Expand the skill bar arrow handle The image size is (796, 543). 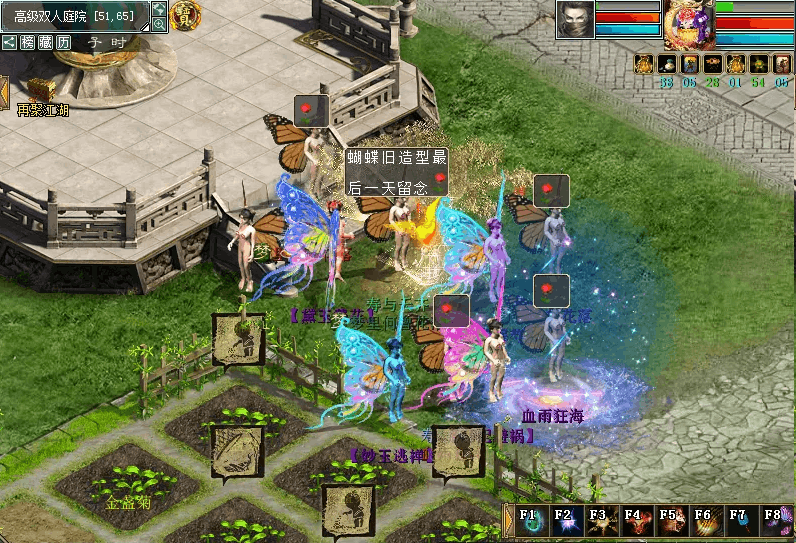tap(507, 523)
